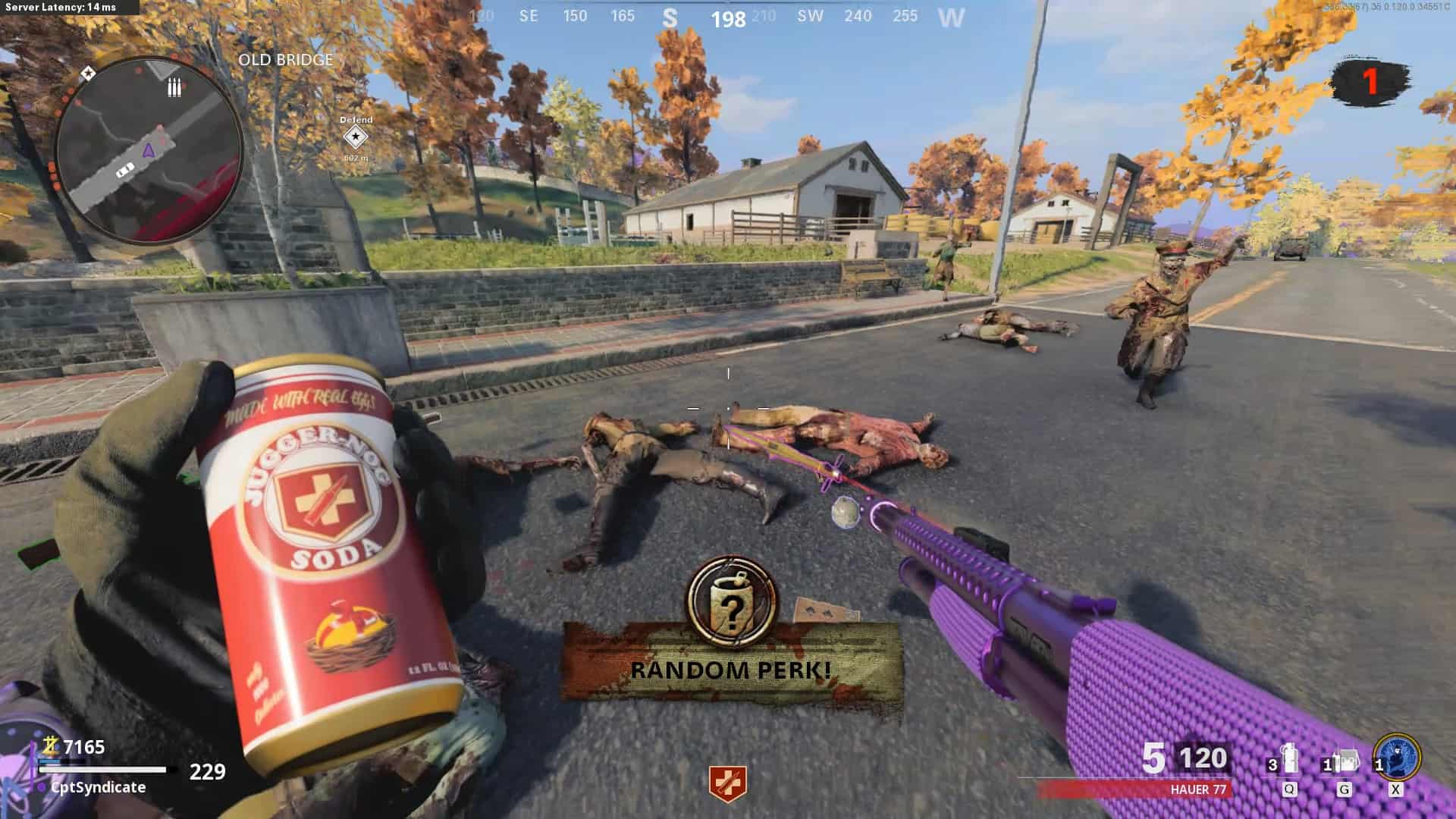Click the star marker on minimap edge
1456x819 pixels.
[x=88, y=74]
